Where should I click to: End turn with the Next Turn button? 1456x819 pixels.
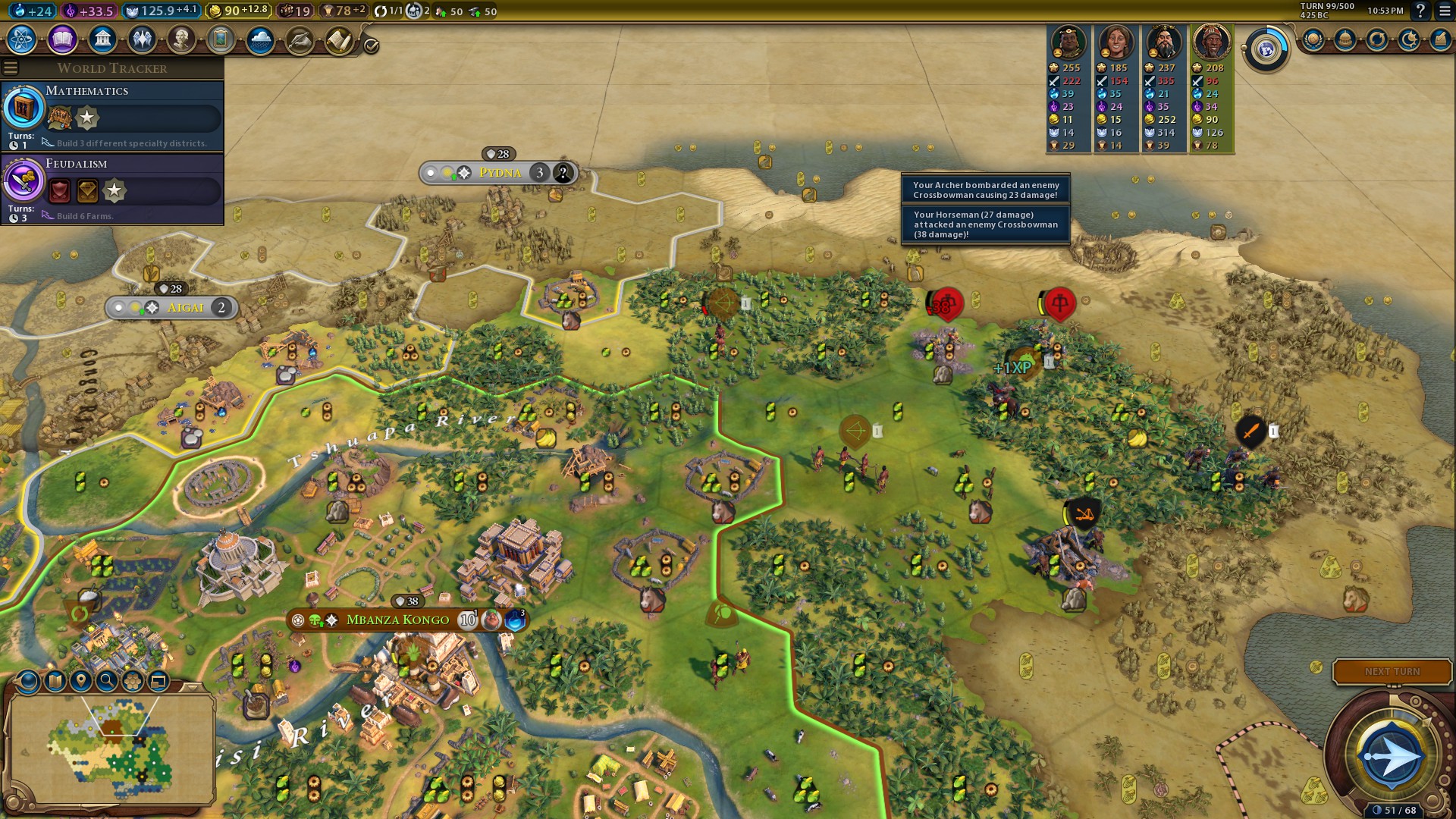point(1392,672)
